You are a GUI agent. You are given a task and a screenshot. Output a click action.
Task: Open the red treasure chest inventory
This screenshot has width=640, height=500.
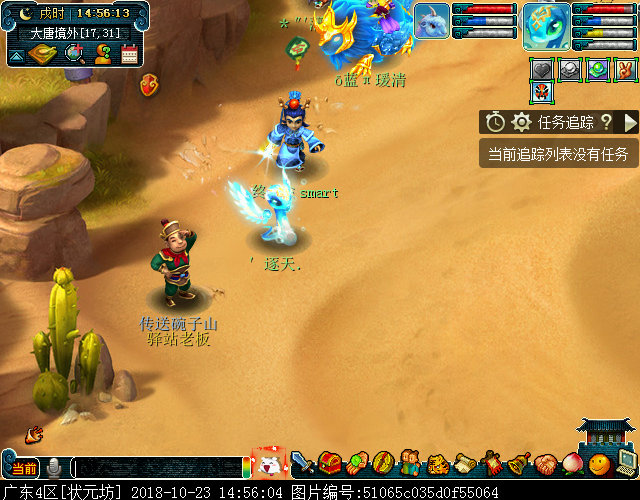tap(330, 464)
